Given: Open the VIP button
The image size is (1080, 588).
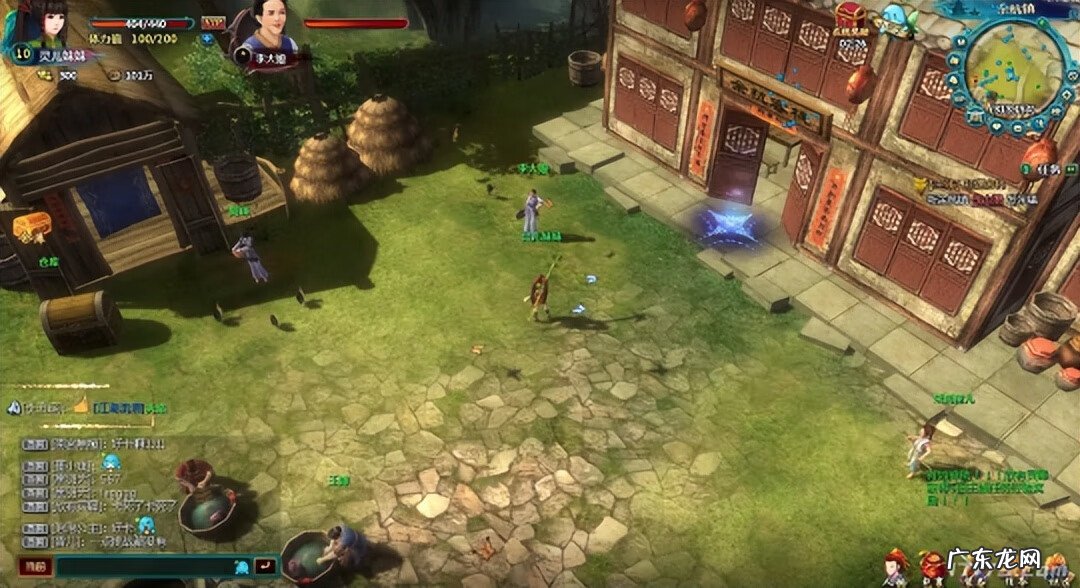Looking at the screenshot, I should click(213, 22).
